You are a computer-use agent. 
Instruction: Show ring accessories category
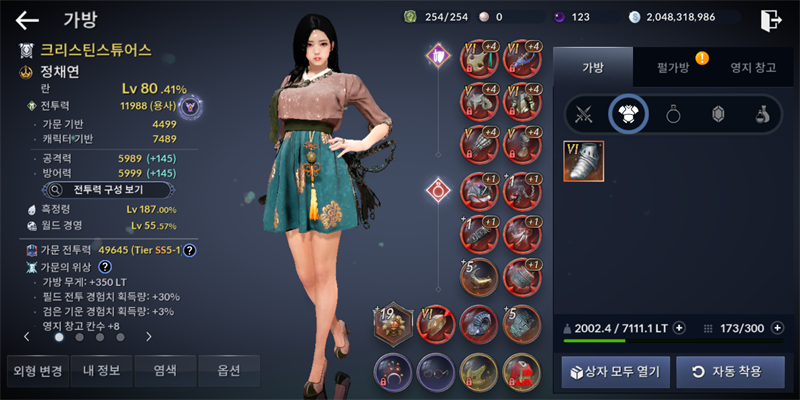673,115
